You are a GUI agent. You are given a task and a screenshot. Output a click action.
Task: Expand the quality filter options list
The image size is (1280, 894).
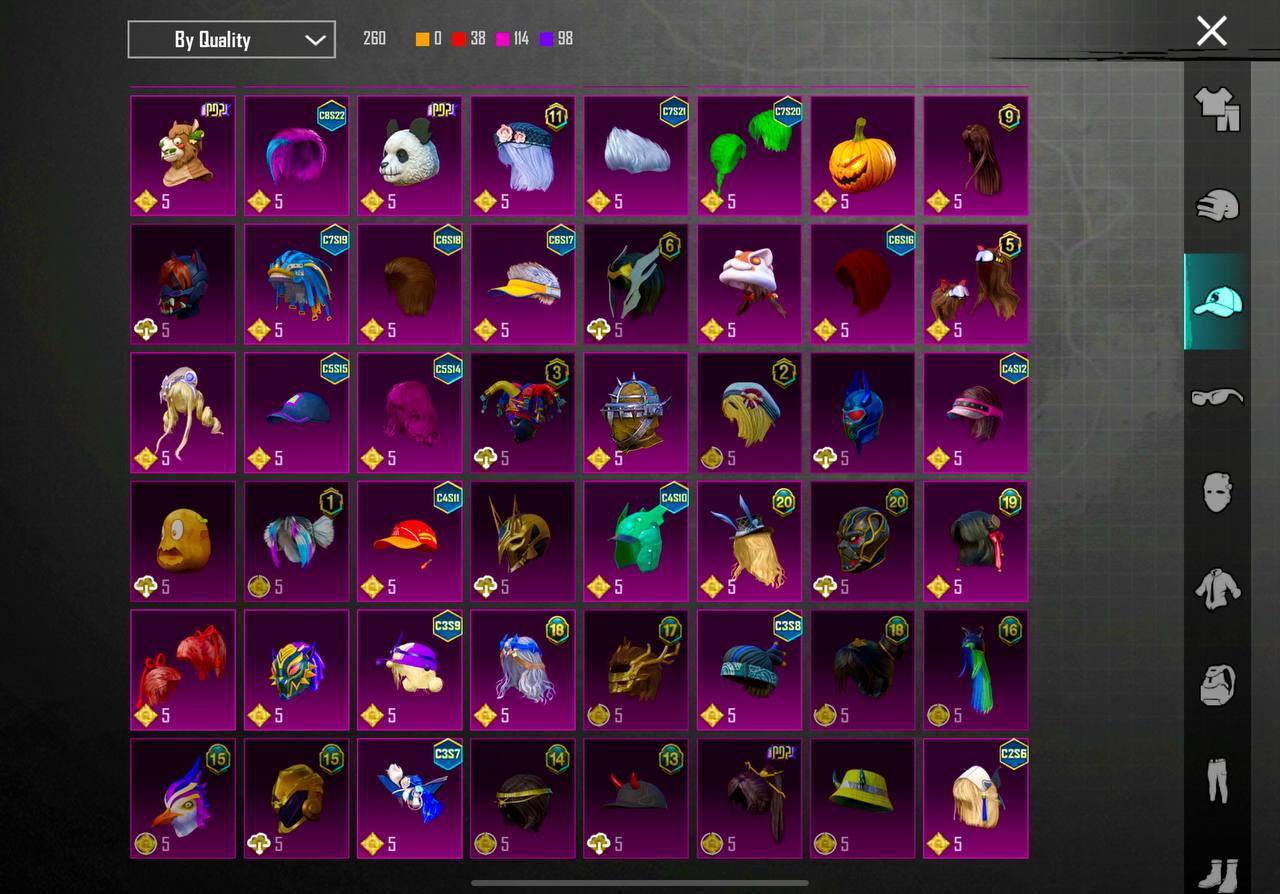click(231, 39)
